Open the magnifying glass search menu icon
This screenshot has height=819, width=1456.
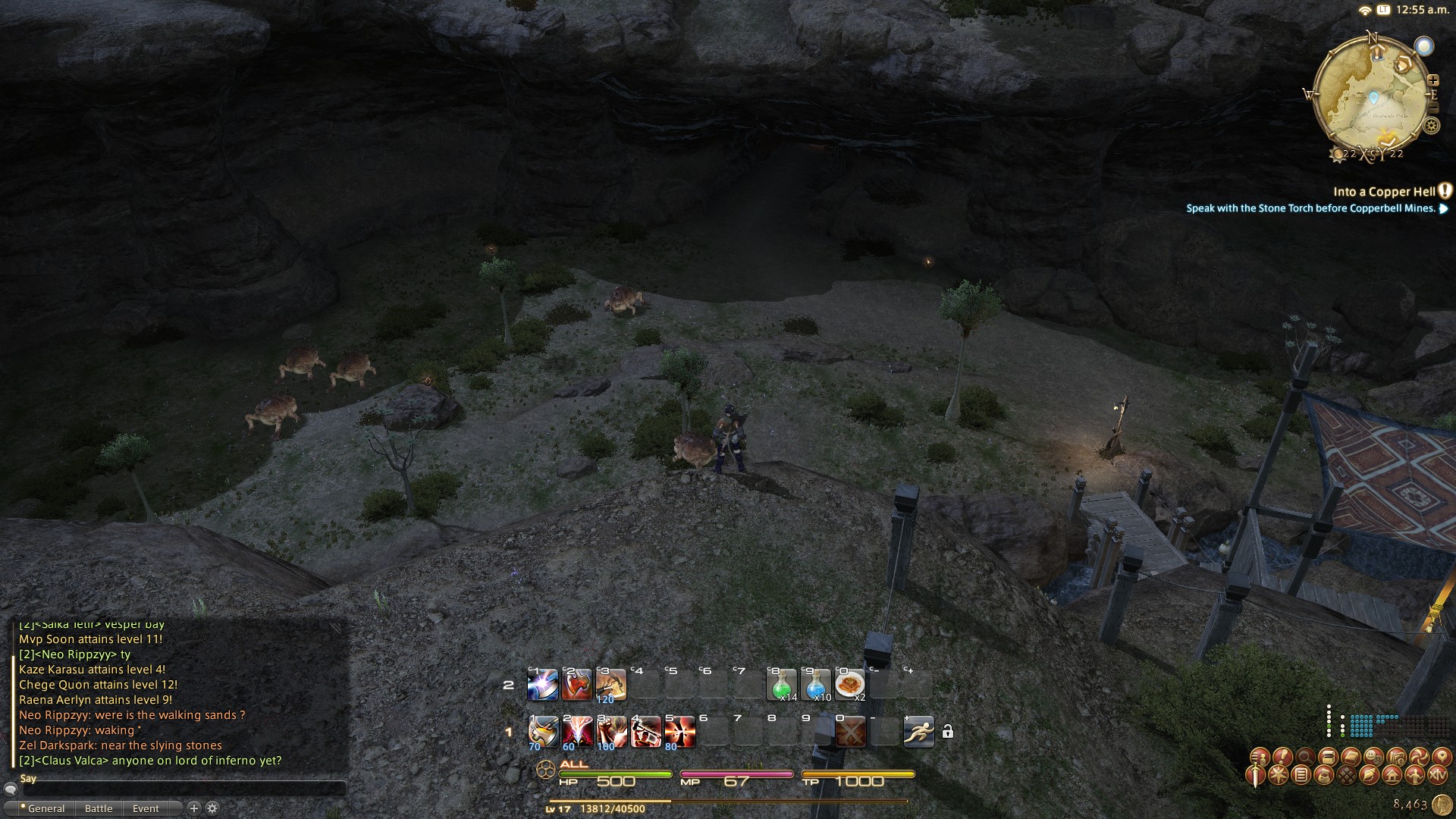pos(1305,757)
